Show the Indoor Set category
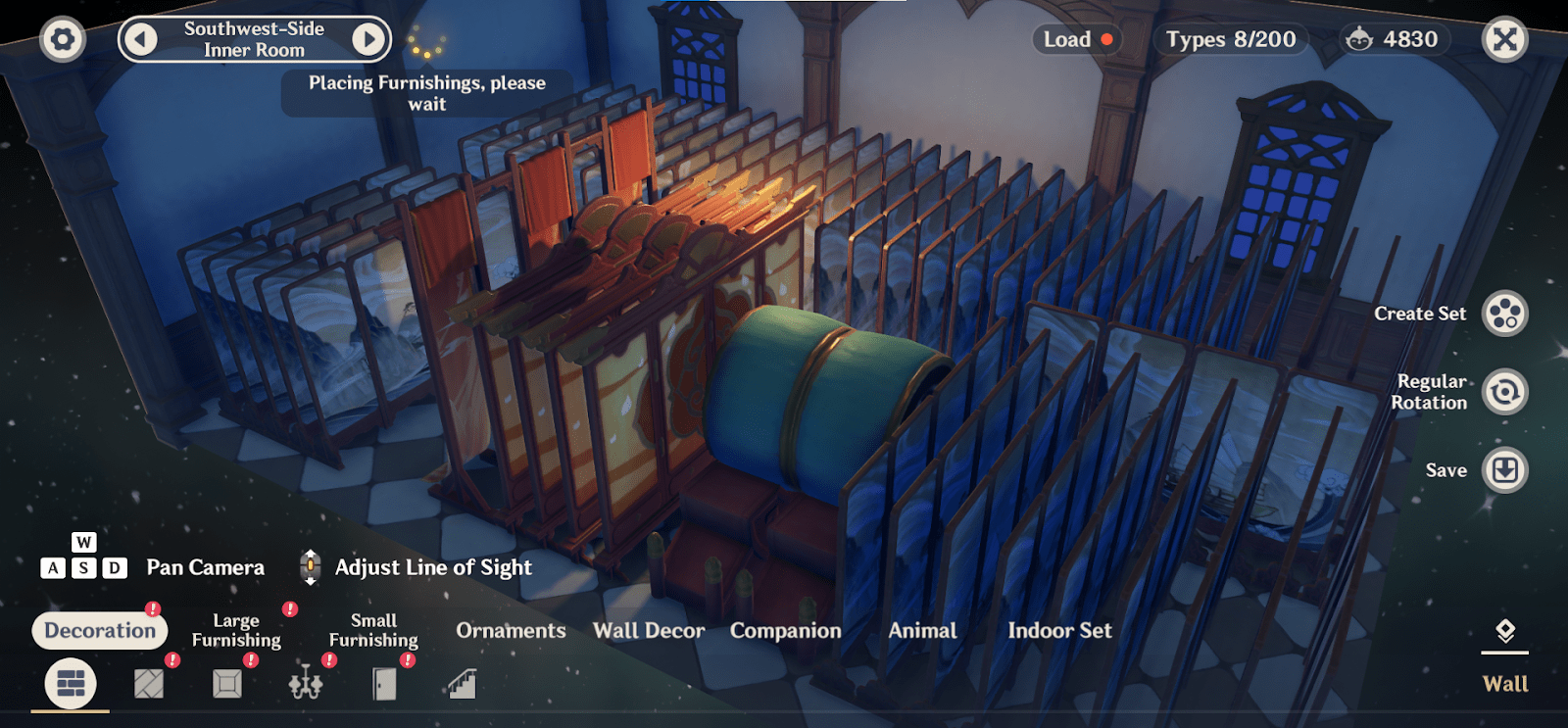Image resolution: width=1568 pixels, height=728 pixels. [x=1059, y=630]
